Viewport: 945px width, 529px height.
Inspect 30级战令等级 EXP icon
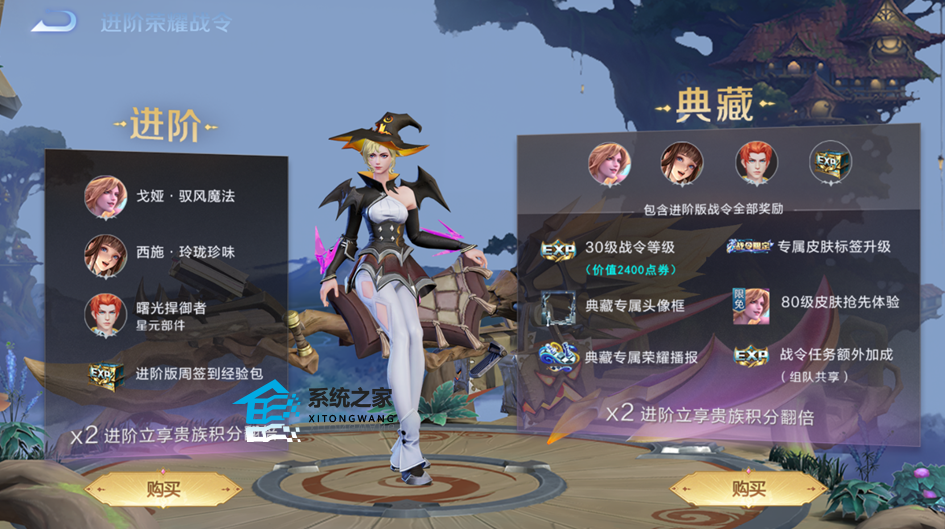(558, 250)
